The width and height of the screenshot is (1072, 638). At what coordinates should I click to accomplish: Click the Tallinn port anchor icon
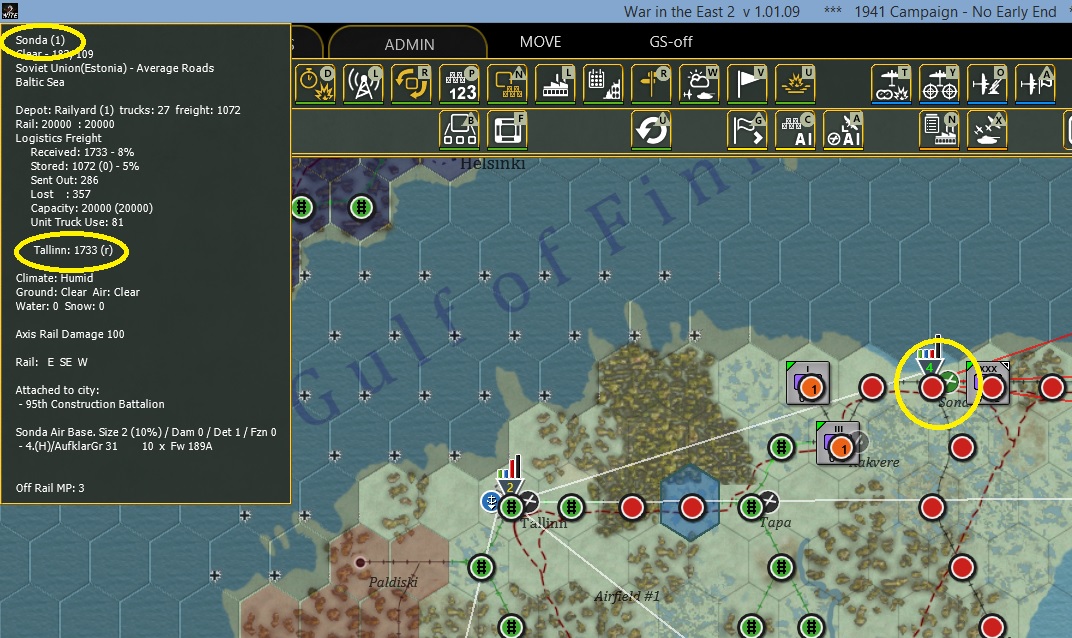point(491,501)
